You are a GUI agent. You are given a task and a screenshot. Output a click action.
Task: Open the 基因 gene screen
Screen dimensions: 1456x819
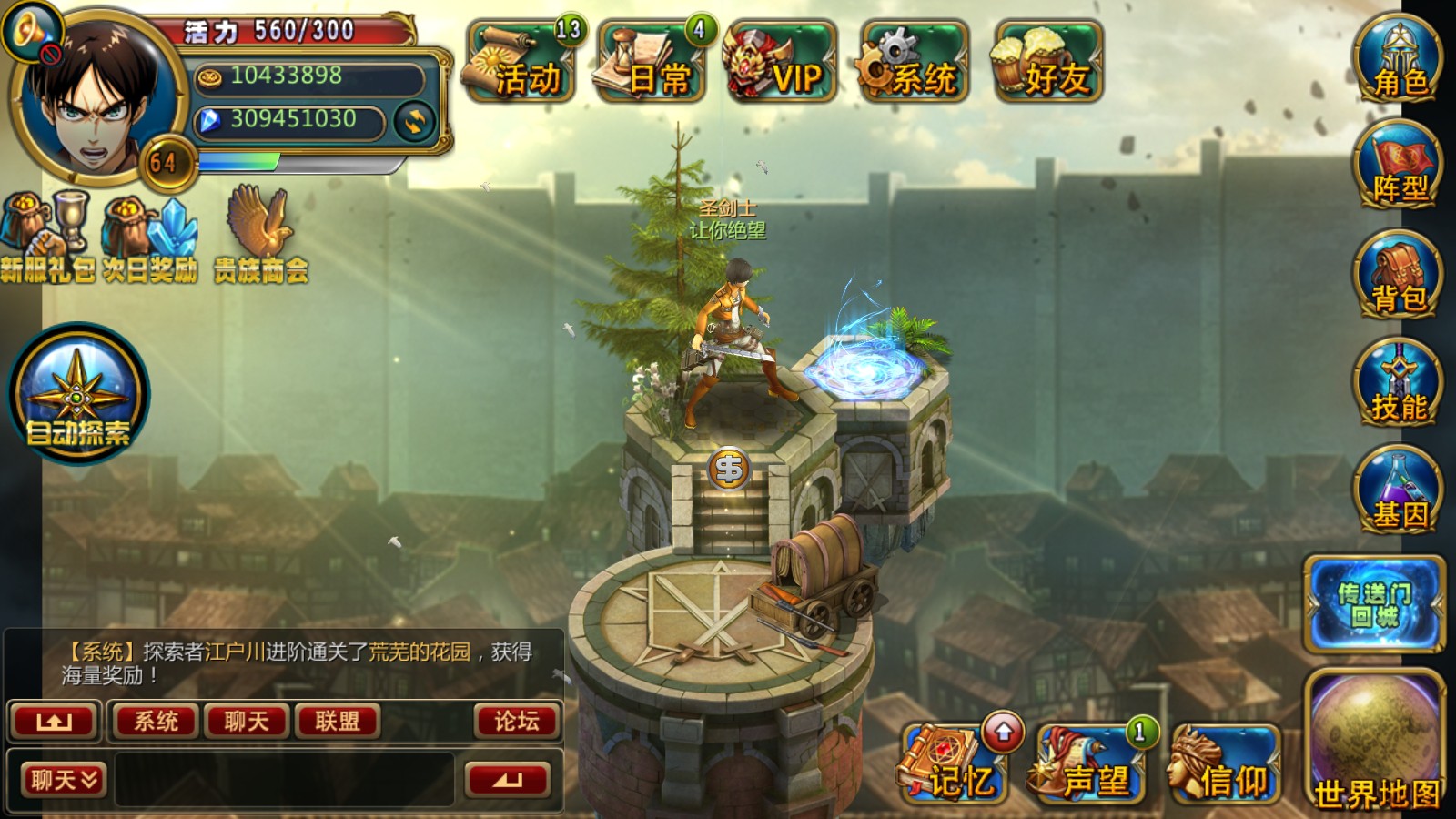click(1398, 490)
